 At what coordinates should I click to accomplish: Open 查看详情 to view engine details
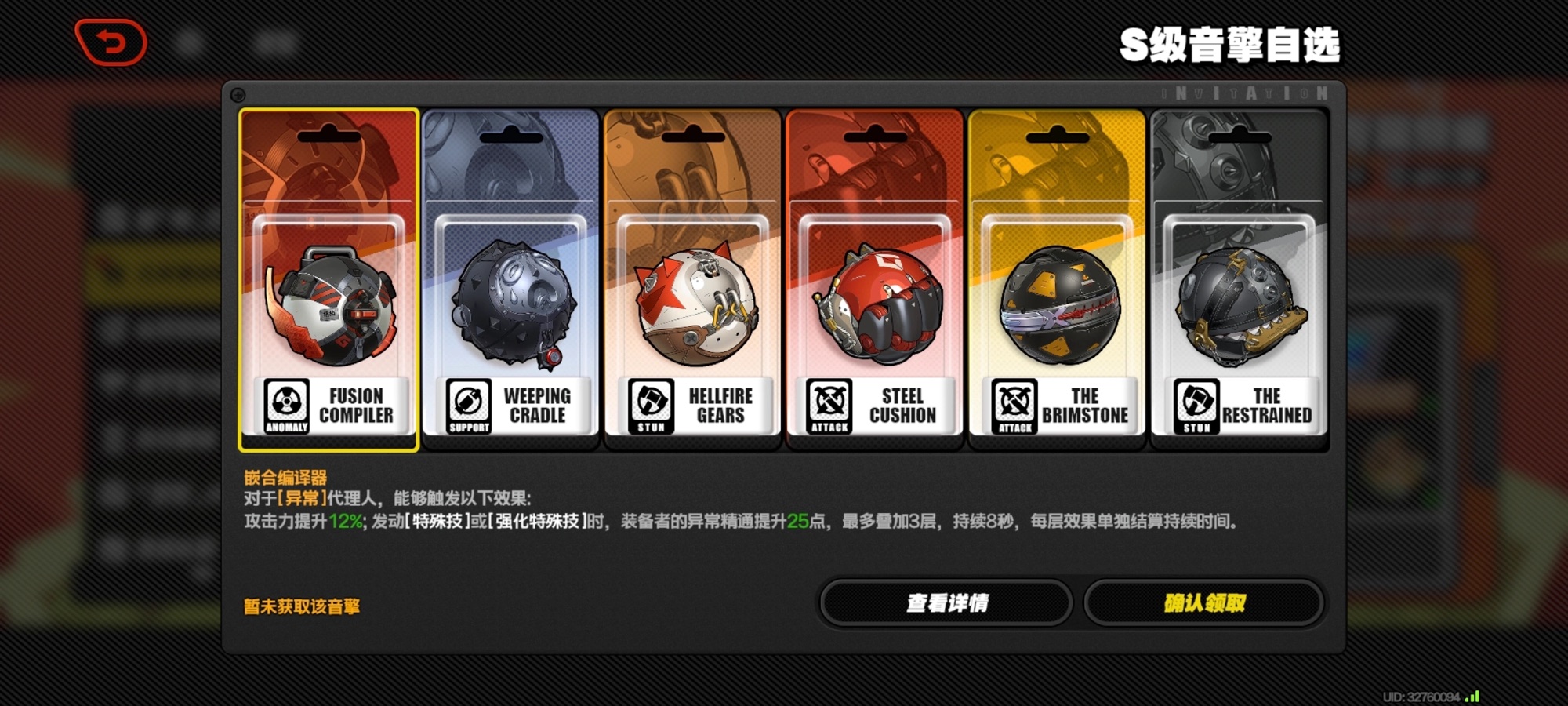pos(946,602)
